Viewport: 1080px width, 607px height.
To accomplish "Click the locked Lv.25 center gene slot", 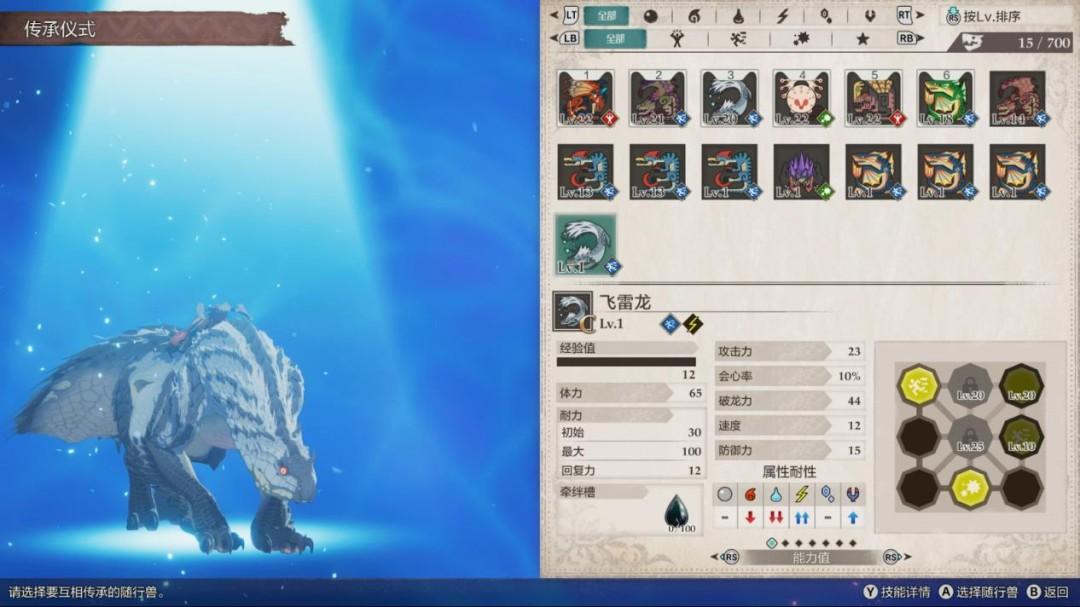I will coord(969,435).
